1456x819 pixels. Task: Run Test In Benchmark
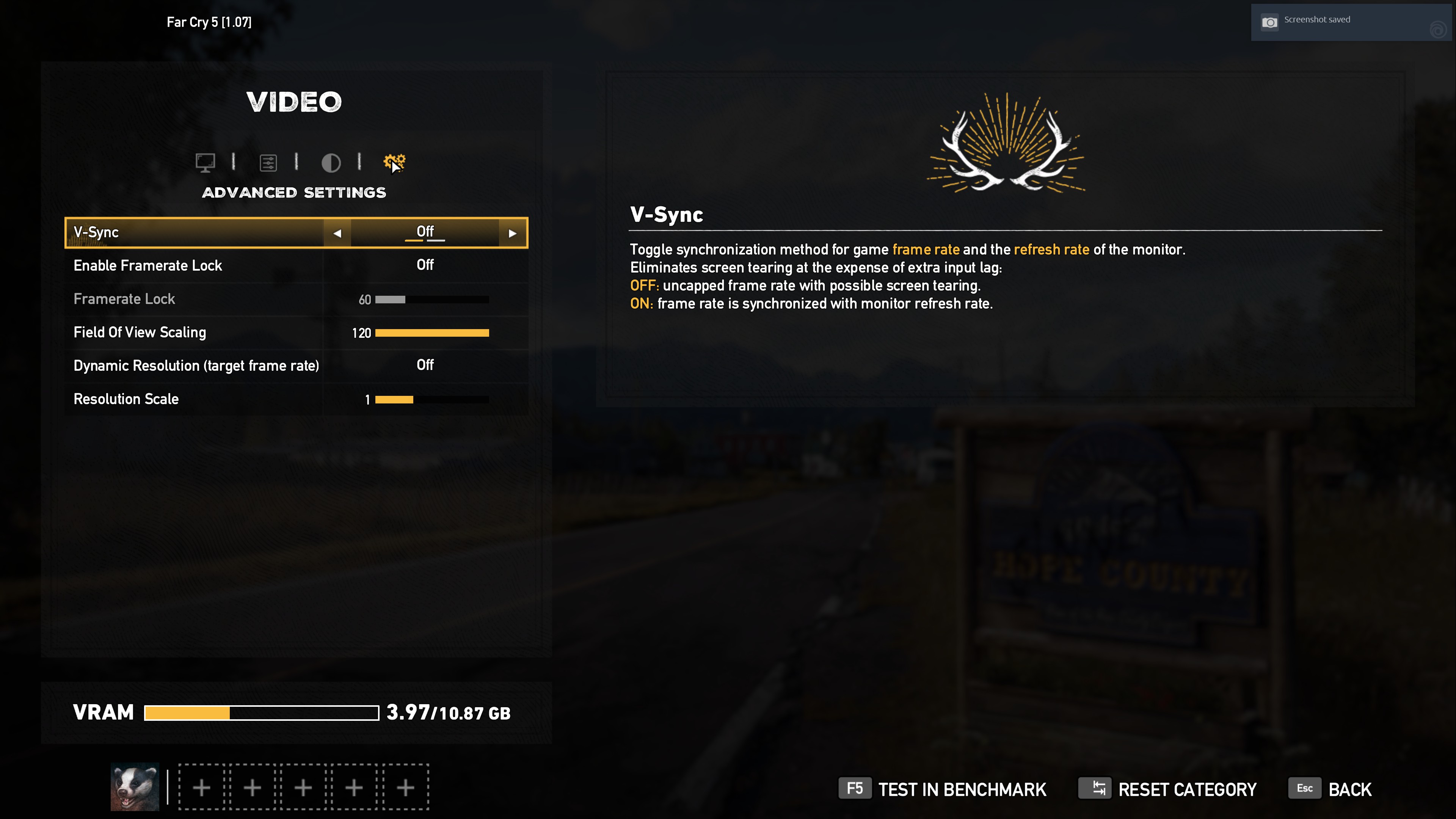(942, 789)
